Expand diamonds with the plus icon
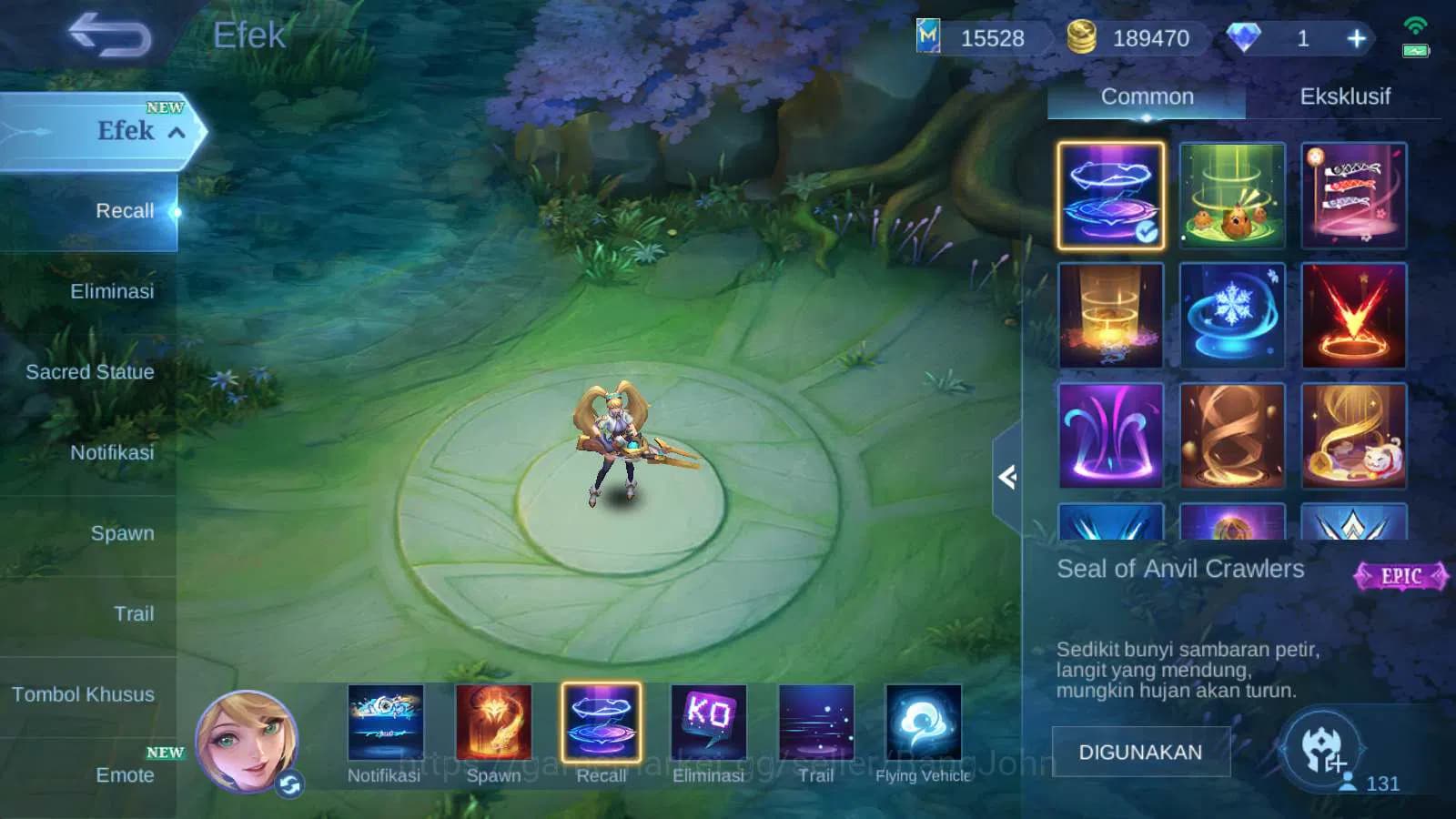 [x=1357, y=38]
